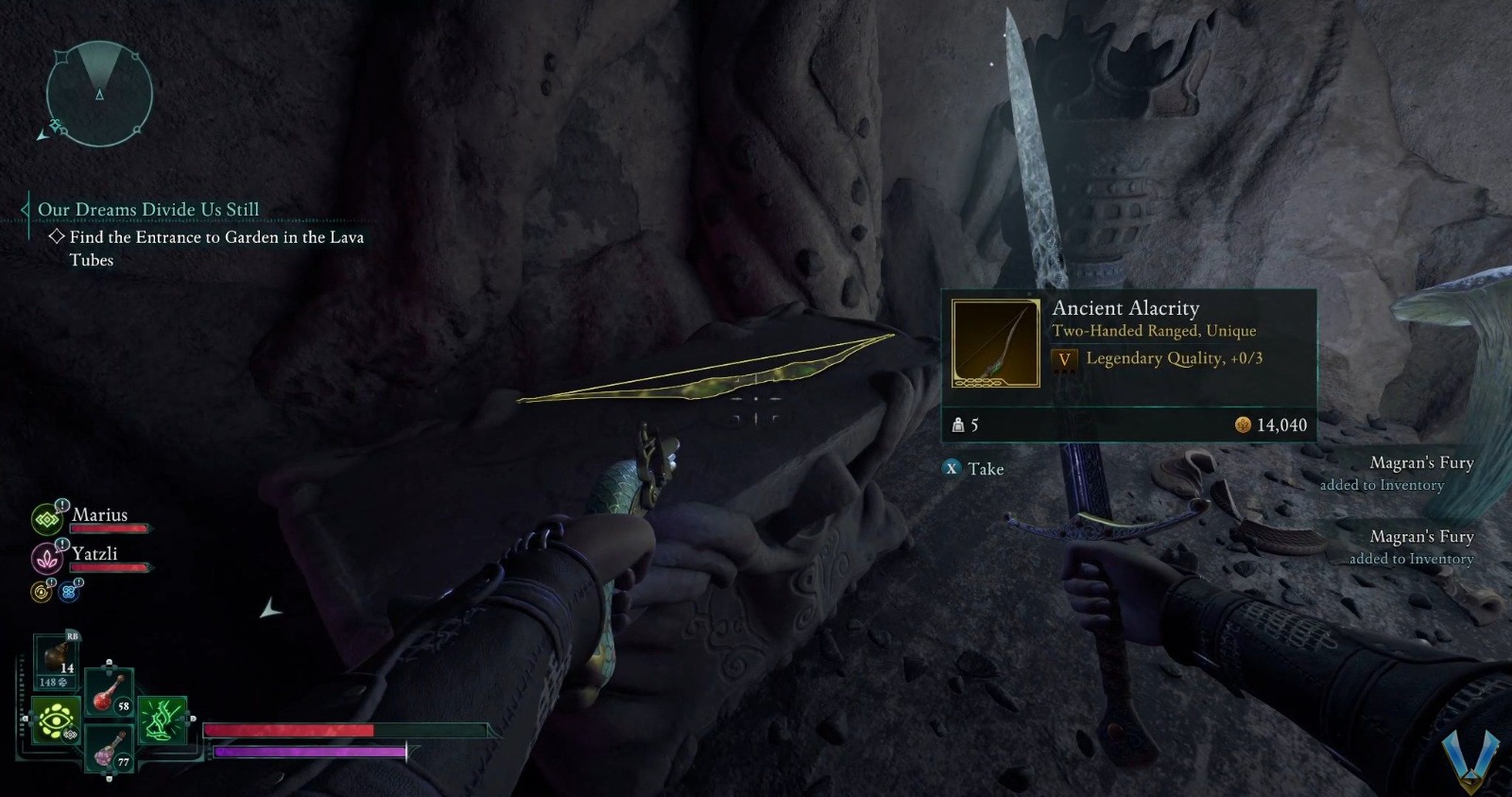This screenshot has width=1512, height=797.
Task: Select Yatzli's pink companion ability icon
Action: tap(46, 558)
